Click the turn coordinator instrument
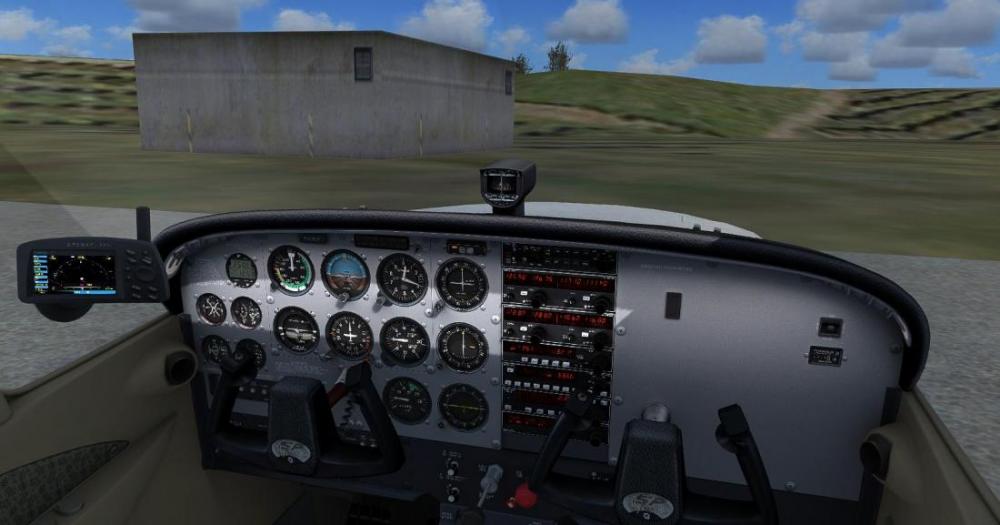This screenshot has width=1000, height=525. pos(296,329)
